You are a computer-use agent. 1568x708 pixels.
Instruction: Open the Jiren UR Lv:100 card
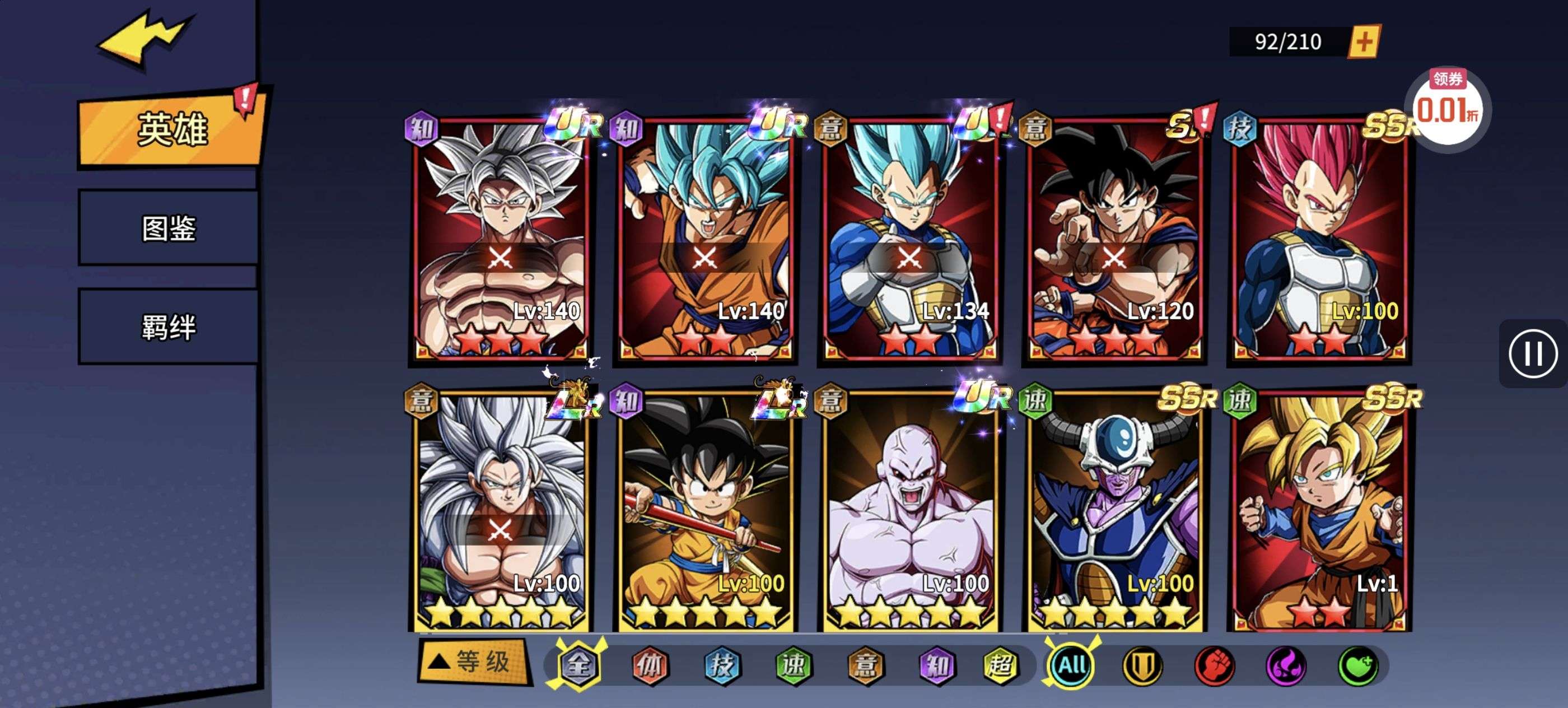coord(909,510)
